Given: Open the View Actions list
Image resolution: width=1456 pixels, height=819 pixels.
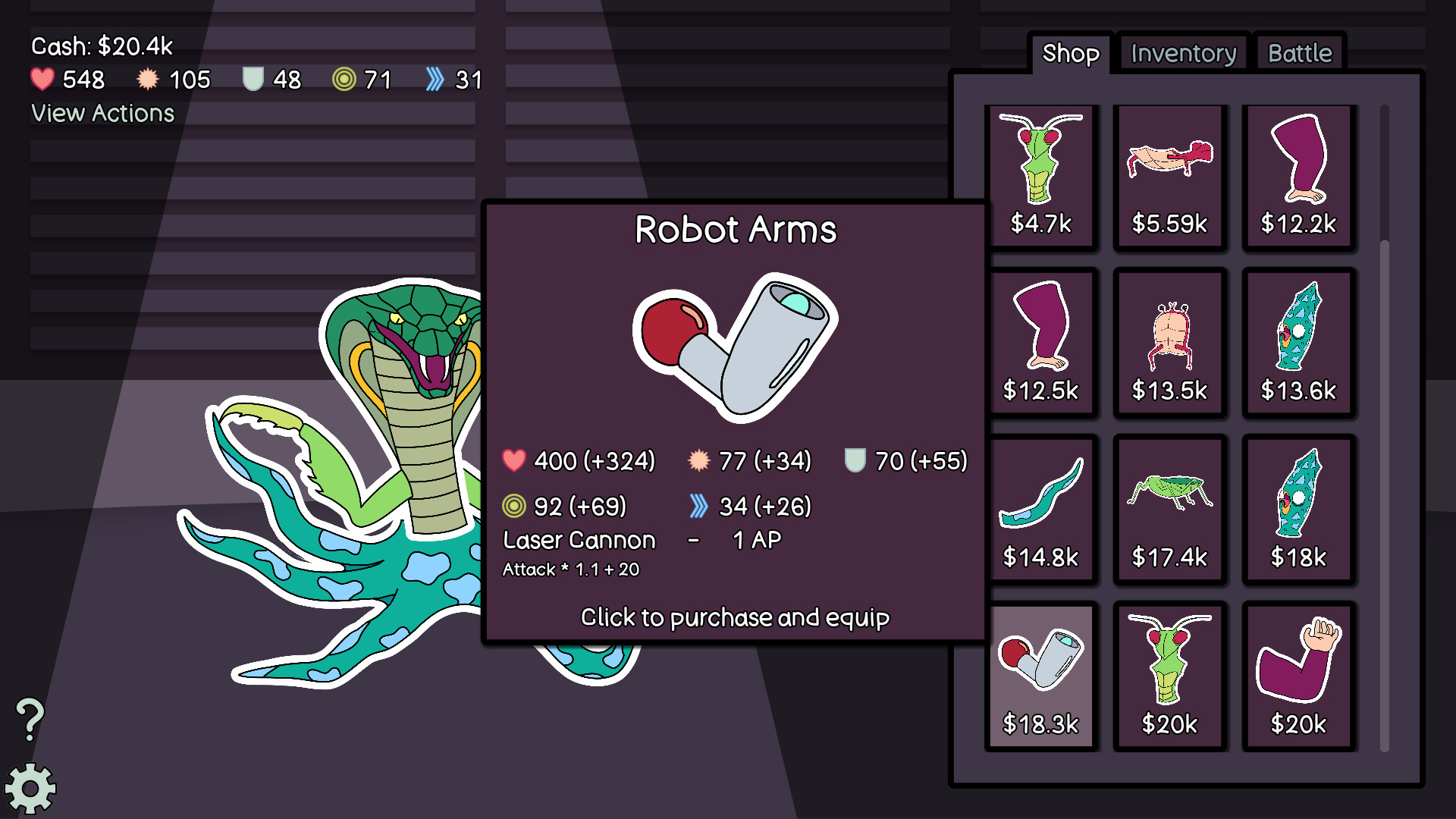Looking at the screenshot, I should click(x=102, y=113).
